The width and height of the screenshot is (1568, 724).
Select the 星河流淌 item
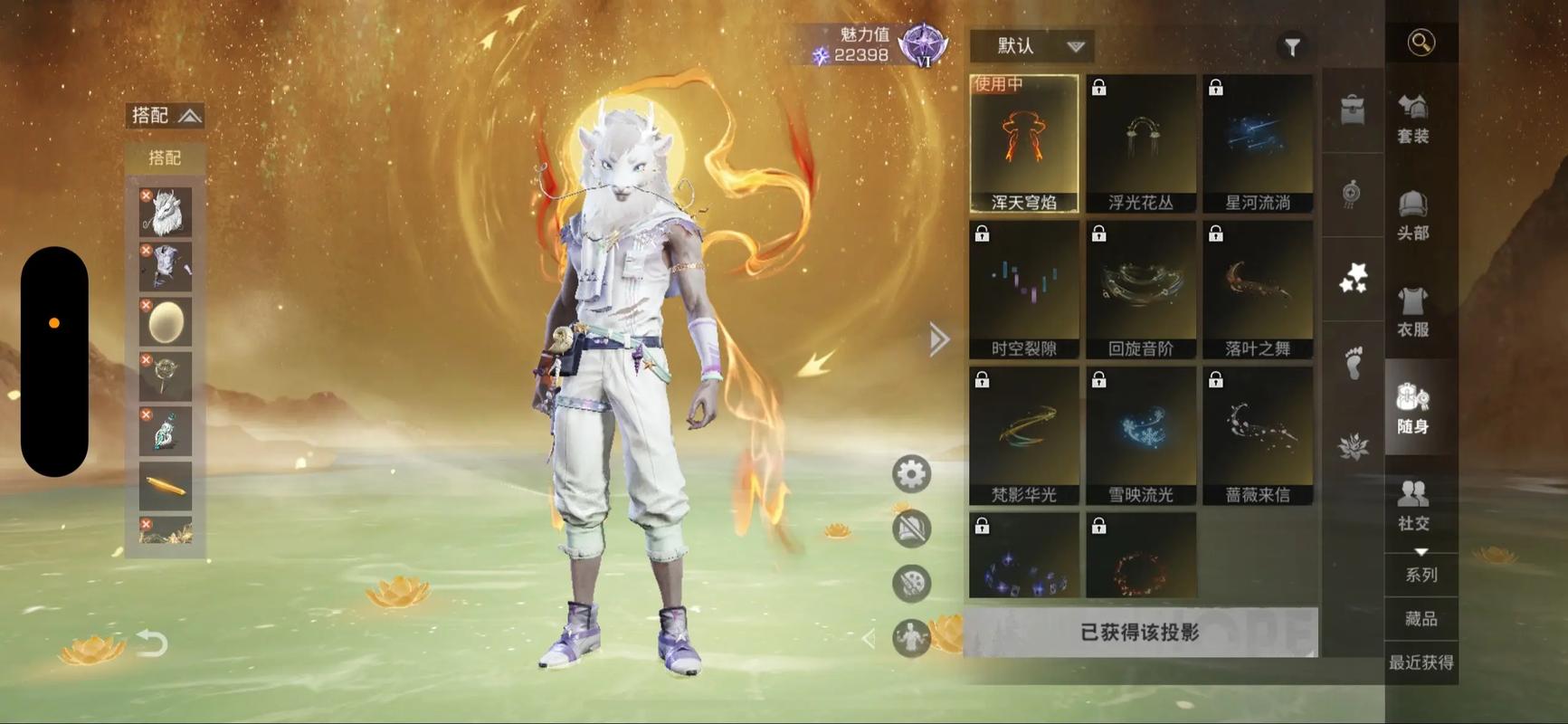pos(1258,144)
